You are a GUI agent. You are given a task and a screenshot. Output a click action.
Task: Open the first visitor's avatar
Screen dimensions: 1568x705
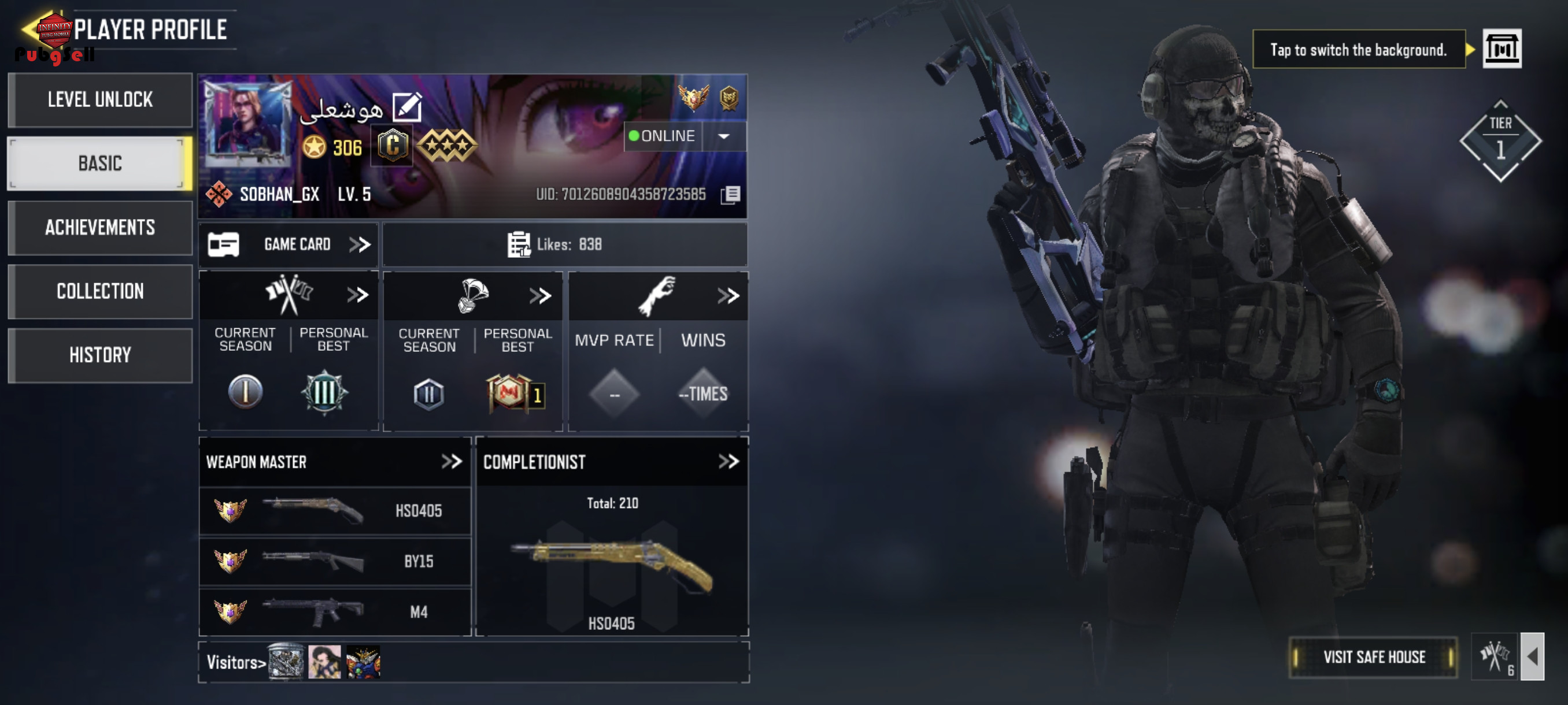pos(286,661)
